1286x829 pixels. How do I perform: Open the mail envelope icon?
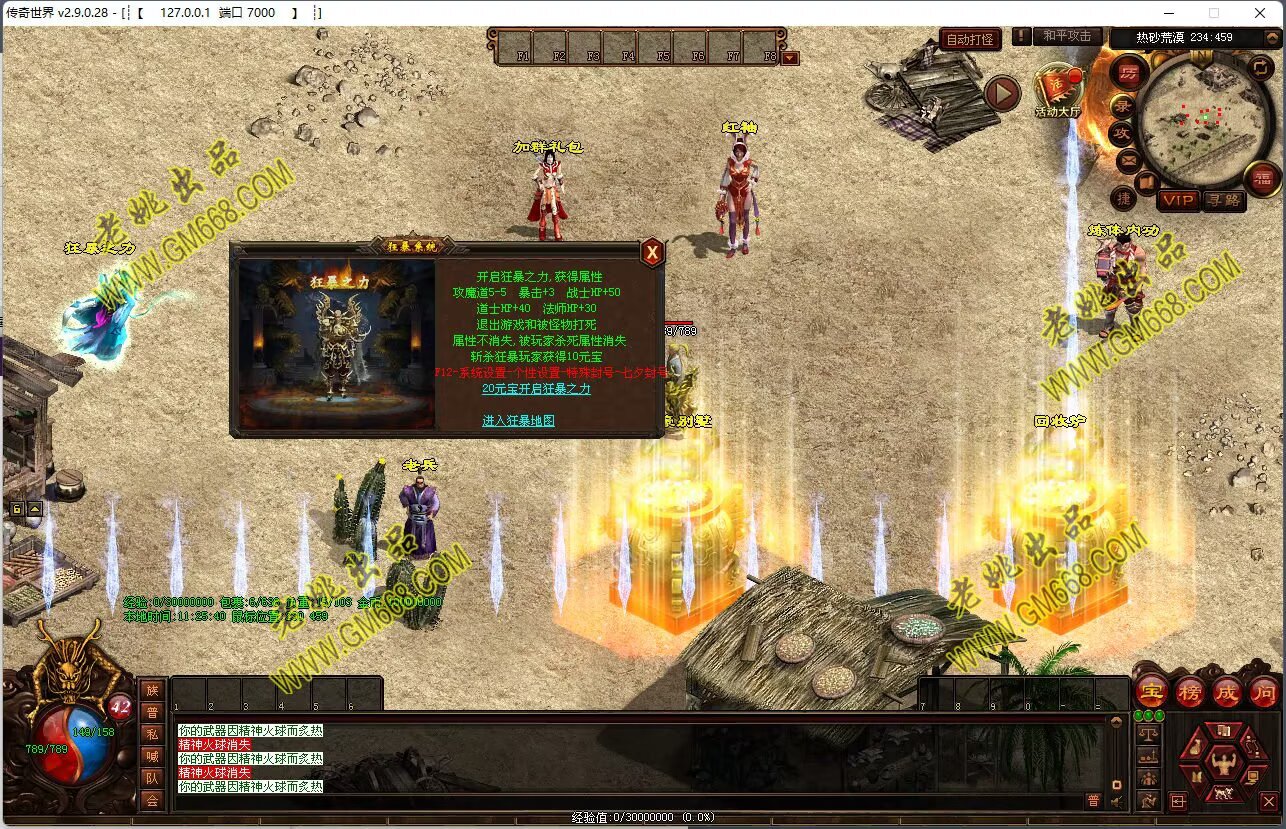point(1129,158)
